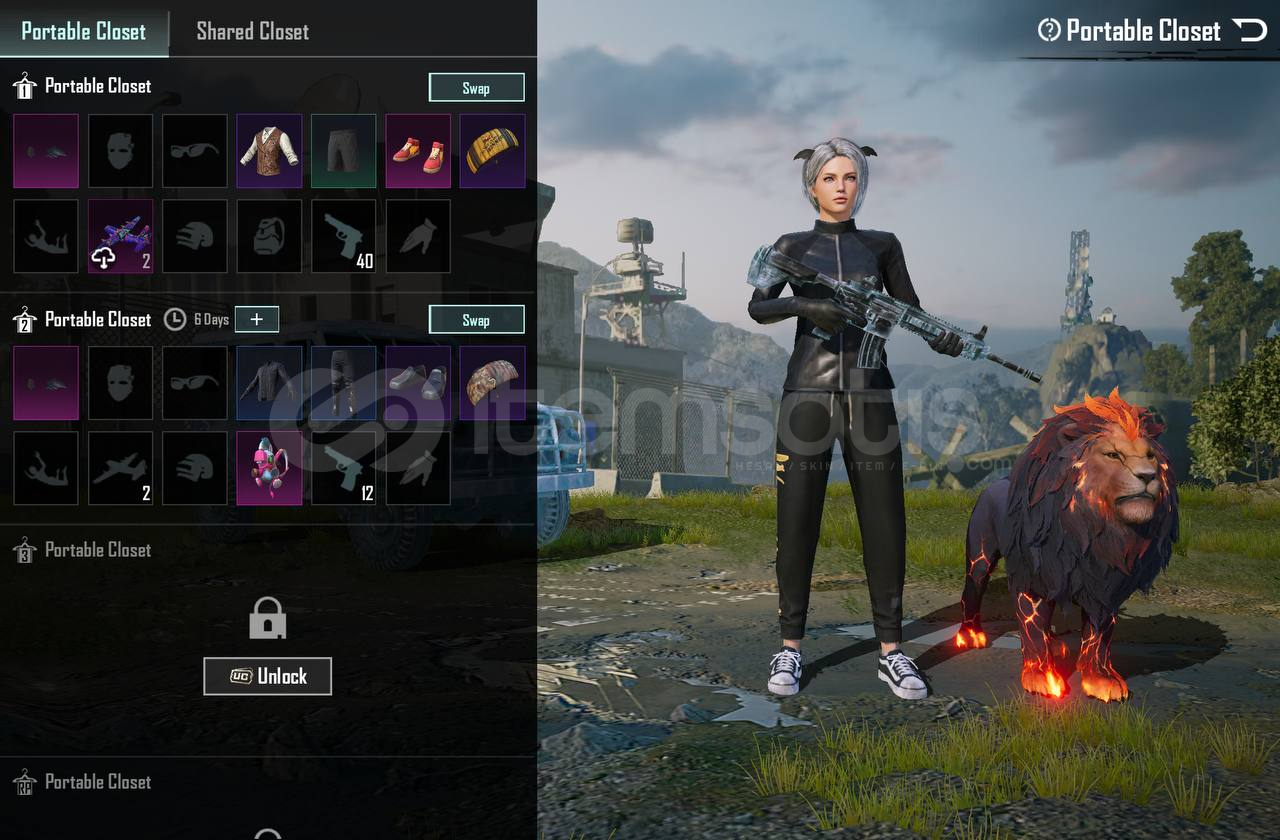Image resolution: width=1280 pixels, height=840 pixels.
Task: Unlock the third Portable Closet with UC
Action: (267, 676)
